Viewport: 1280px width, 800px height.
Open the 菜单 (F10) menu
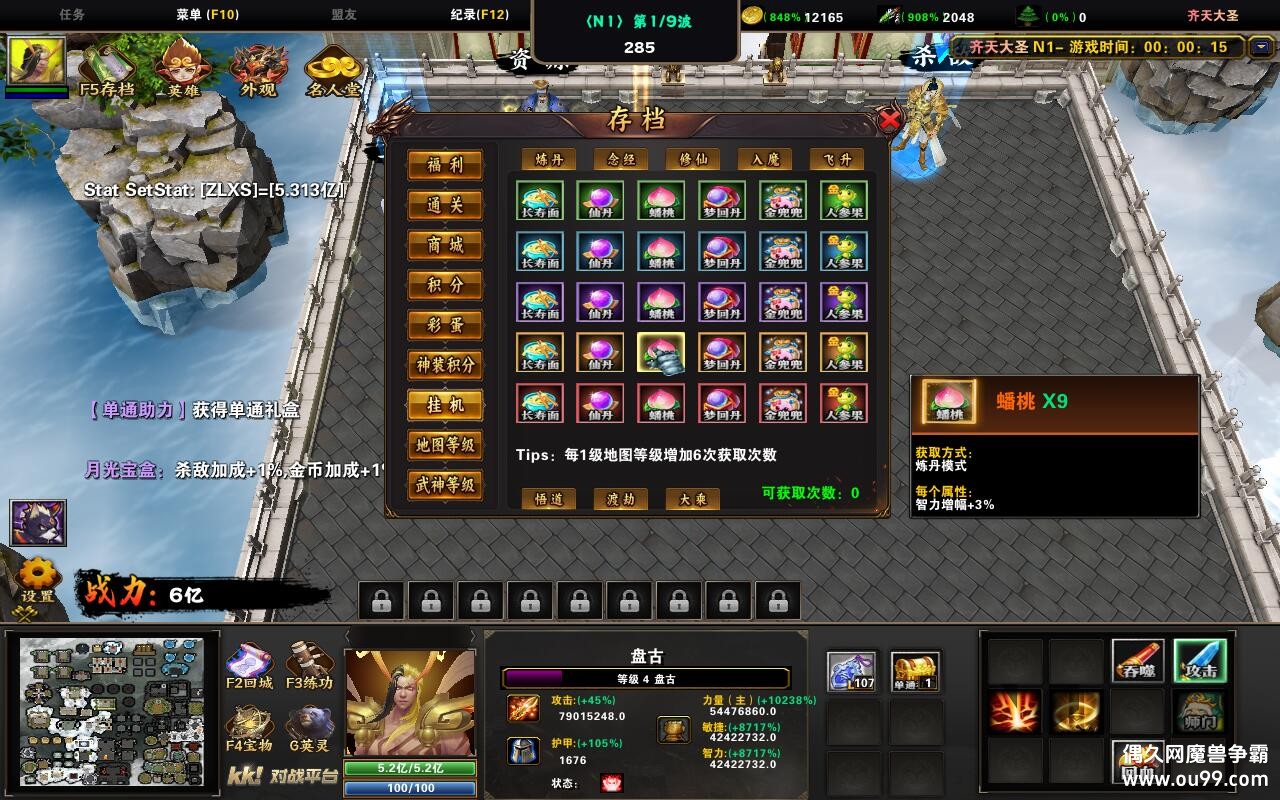[207, 15]
